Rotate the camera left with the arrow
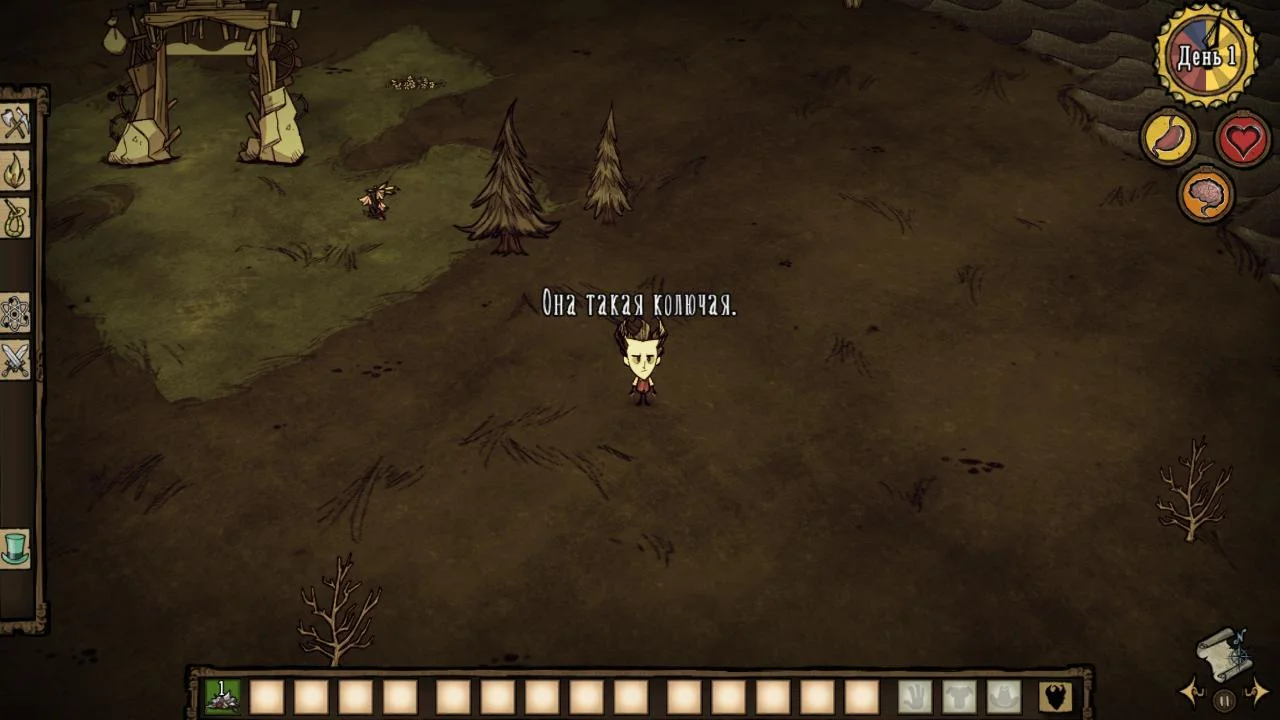Image resolution: width=1280 pixels, height=720 pixels. (x=1192, y=691)
